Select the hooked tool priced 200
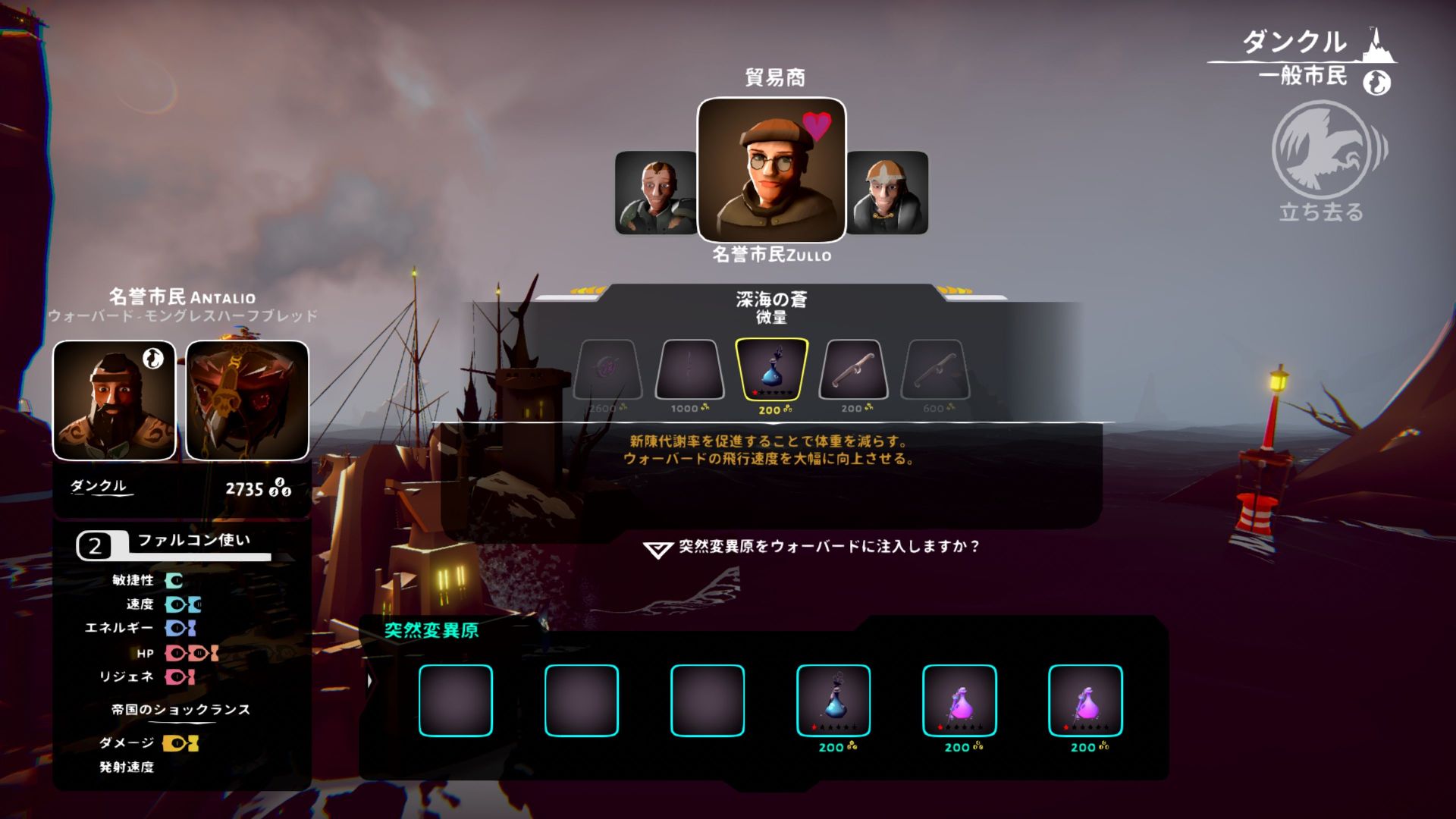 click(853, 369)
